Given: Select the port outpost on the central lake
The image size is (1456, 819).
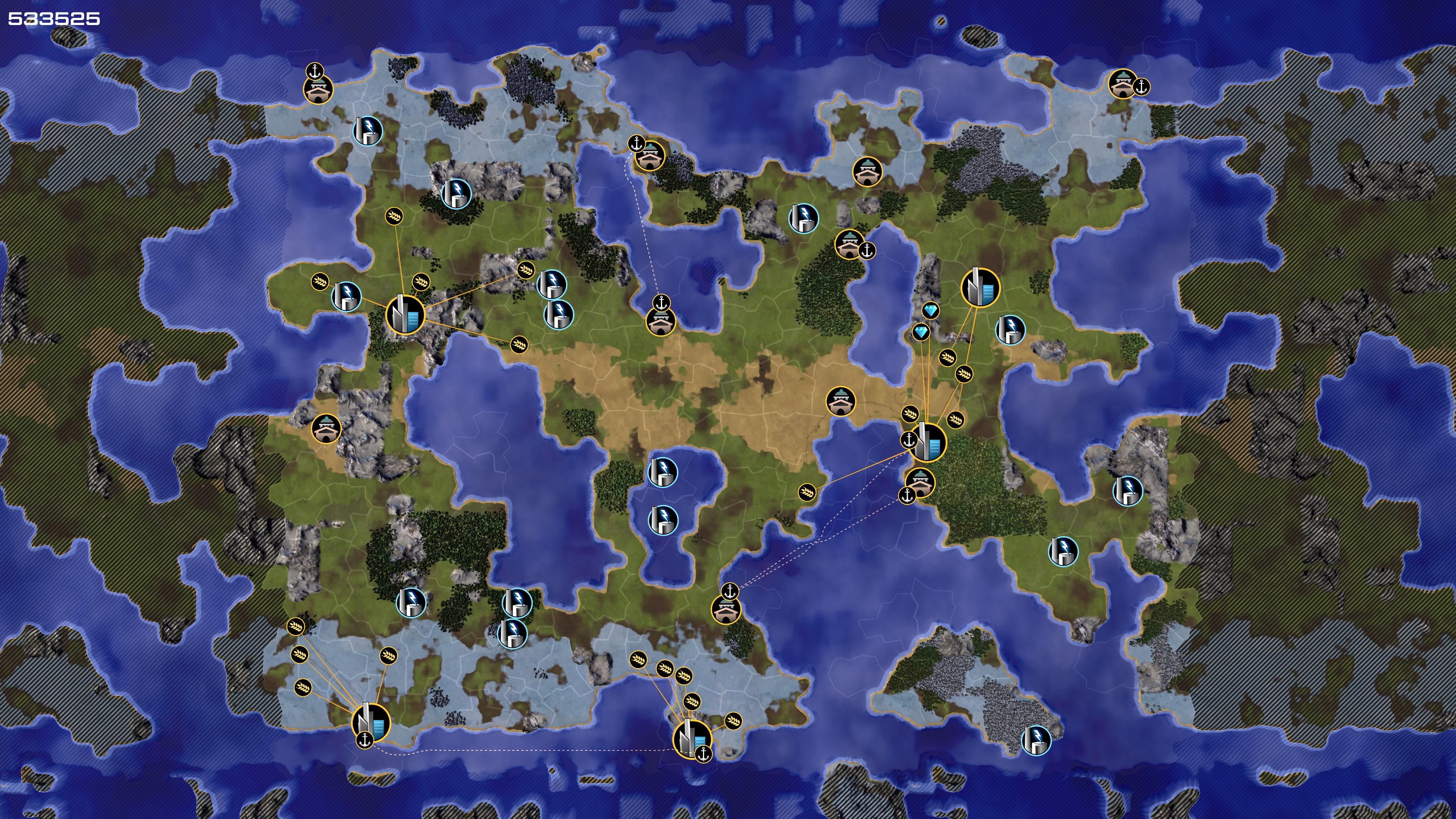Looking at the screenshot, I should [x=660, y=320].
